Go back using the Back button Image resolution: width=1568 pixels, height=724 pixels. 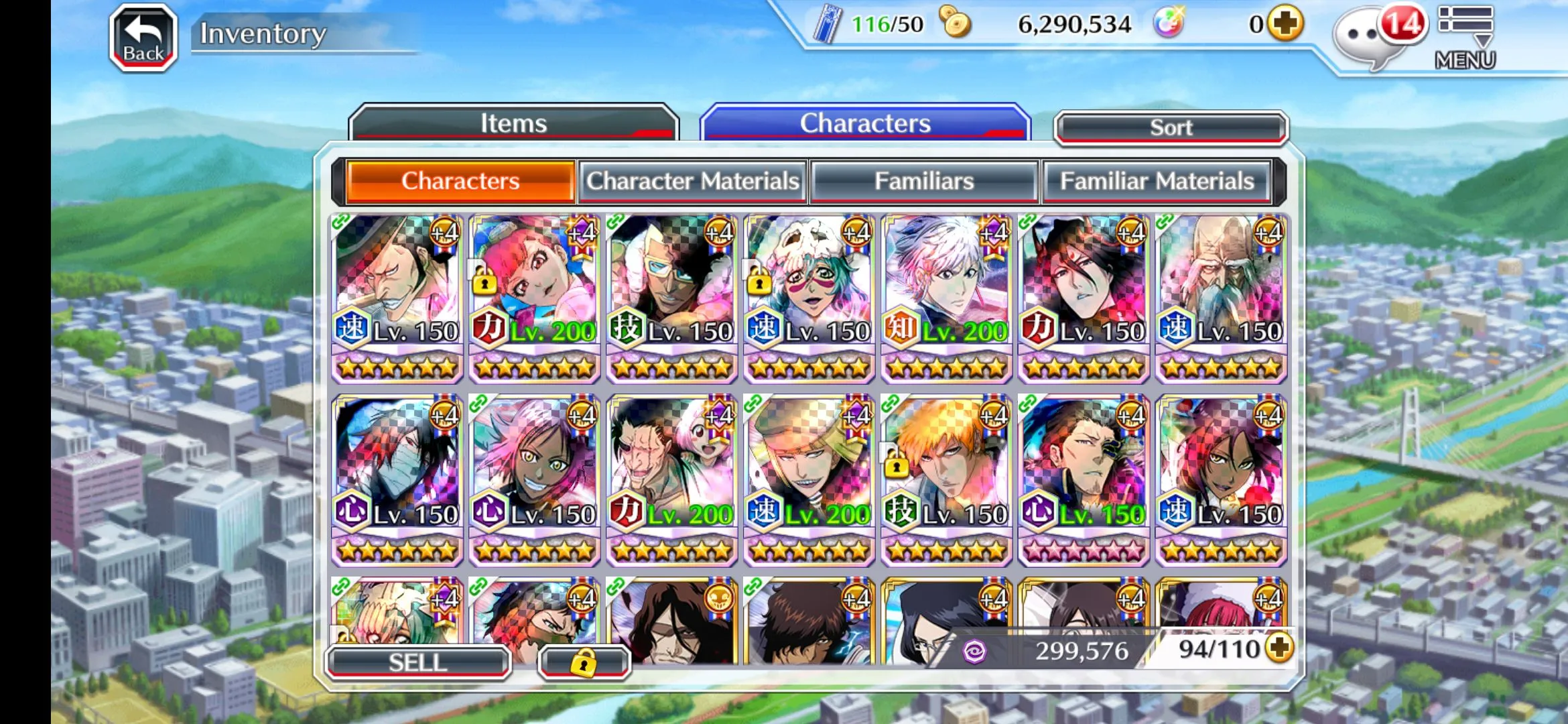[x=143, y=38]
